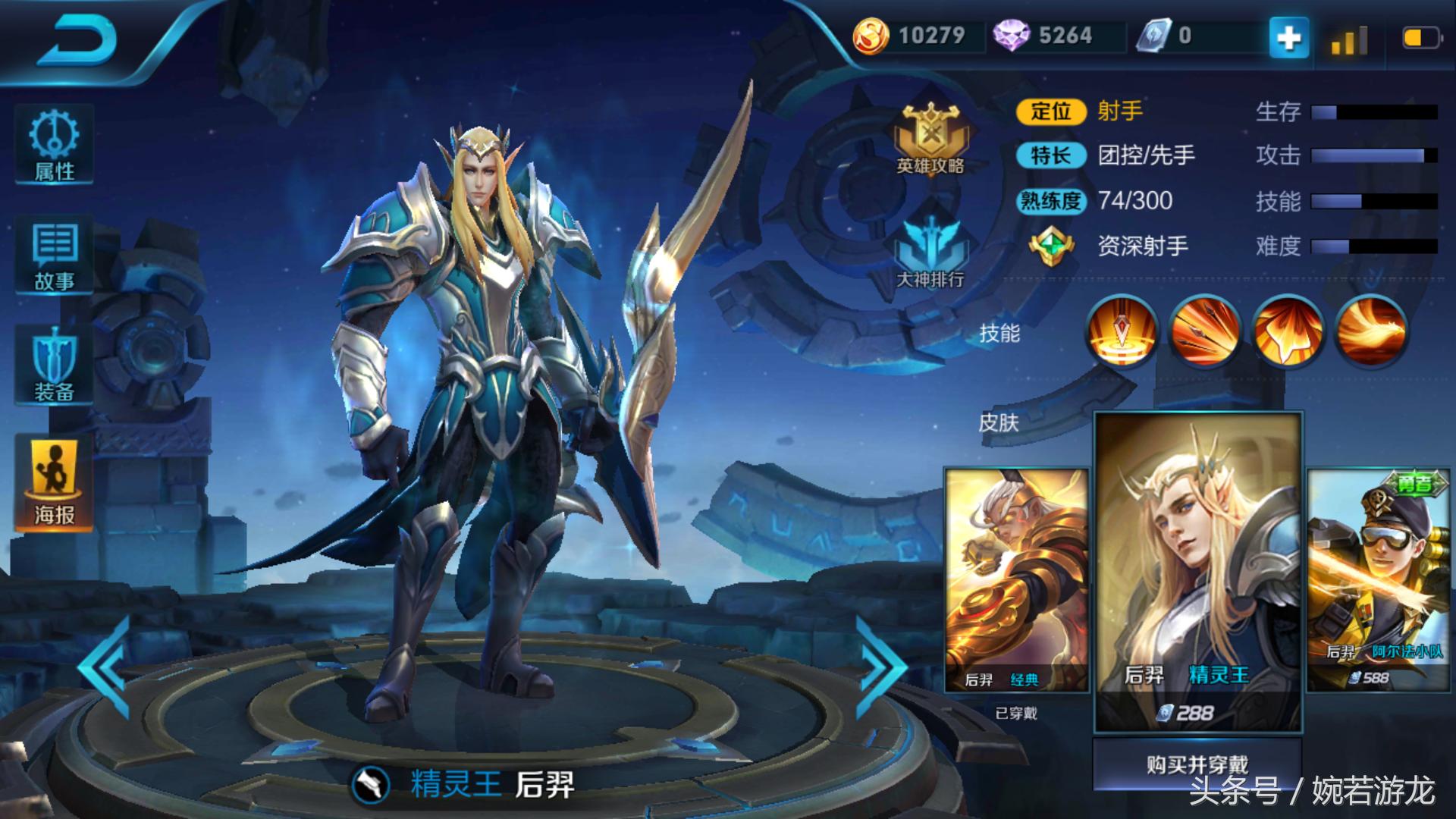
Task: Choose the 精灵王 skin card
Action: point(1197,573)
